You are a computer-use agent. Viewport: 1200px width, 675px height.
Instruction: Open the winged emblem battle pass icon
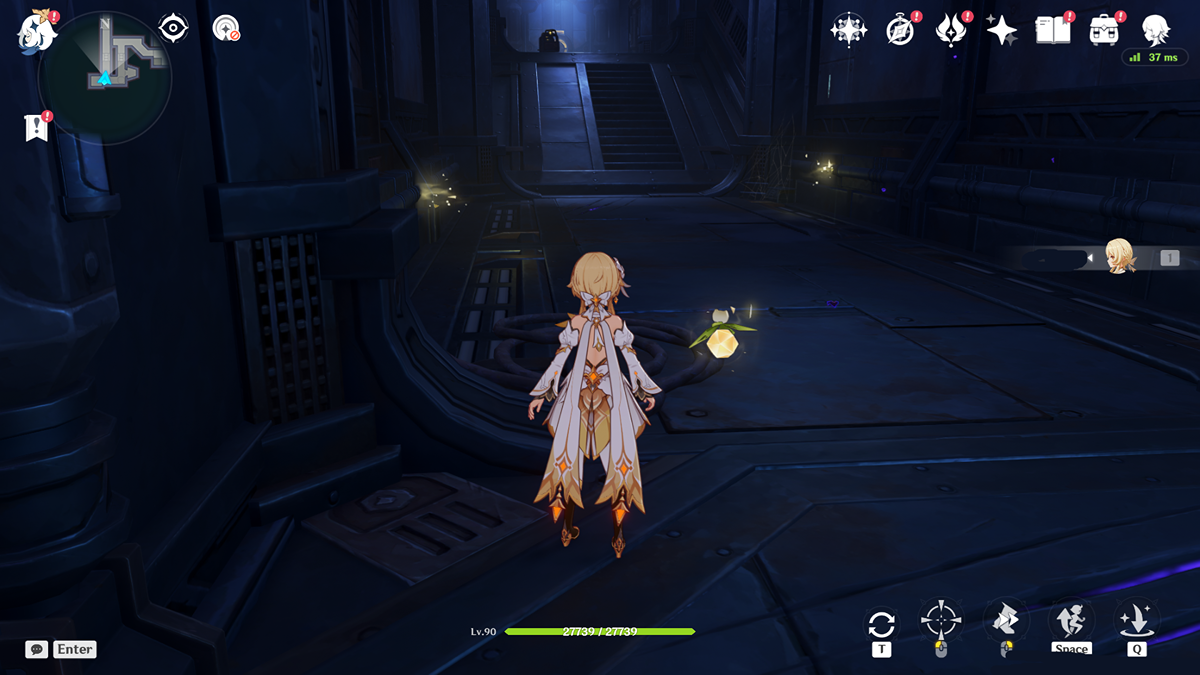click(x=950, y=30)
